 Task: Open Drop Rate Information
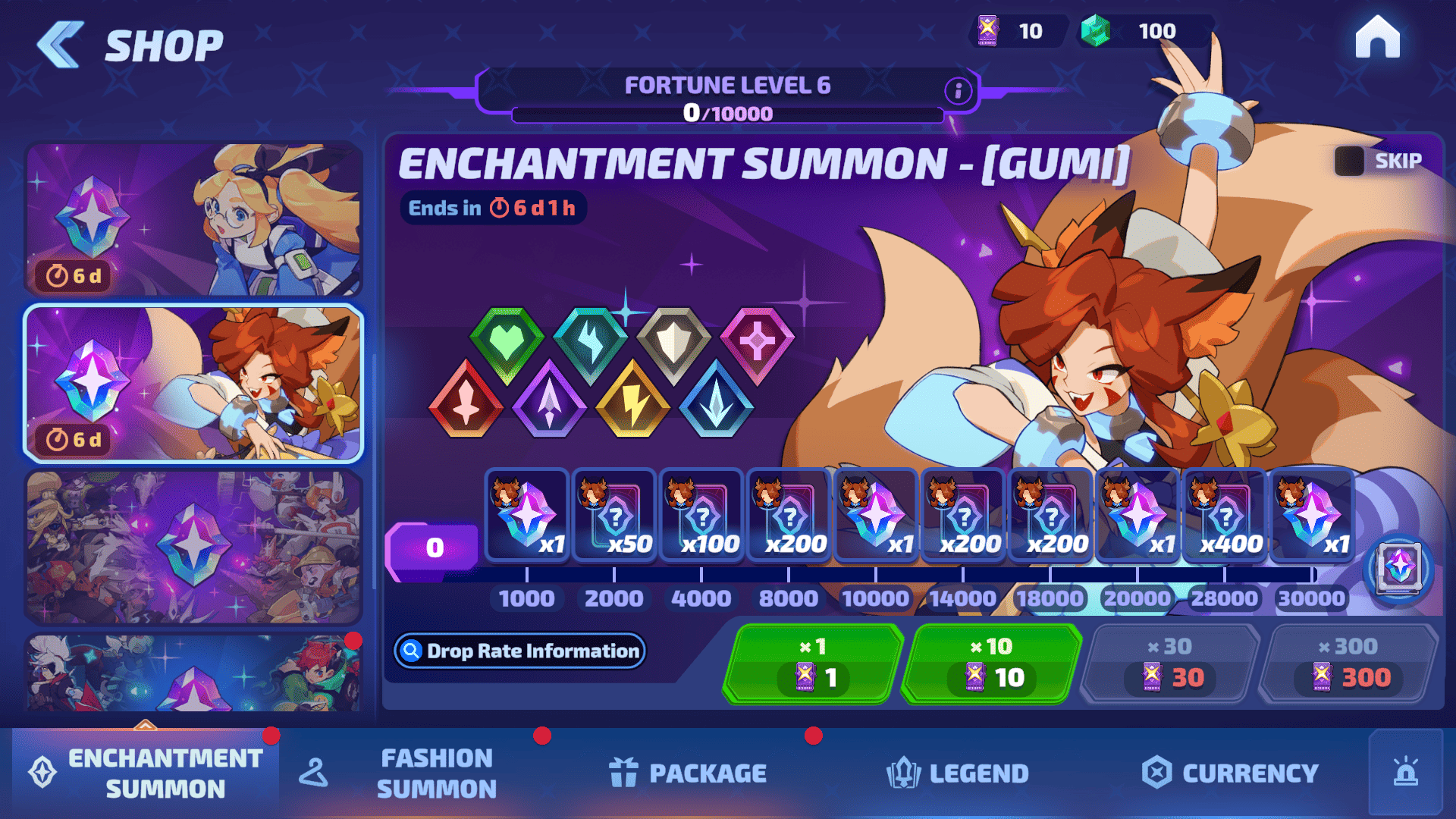click(519, 651)
